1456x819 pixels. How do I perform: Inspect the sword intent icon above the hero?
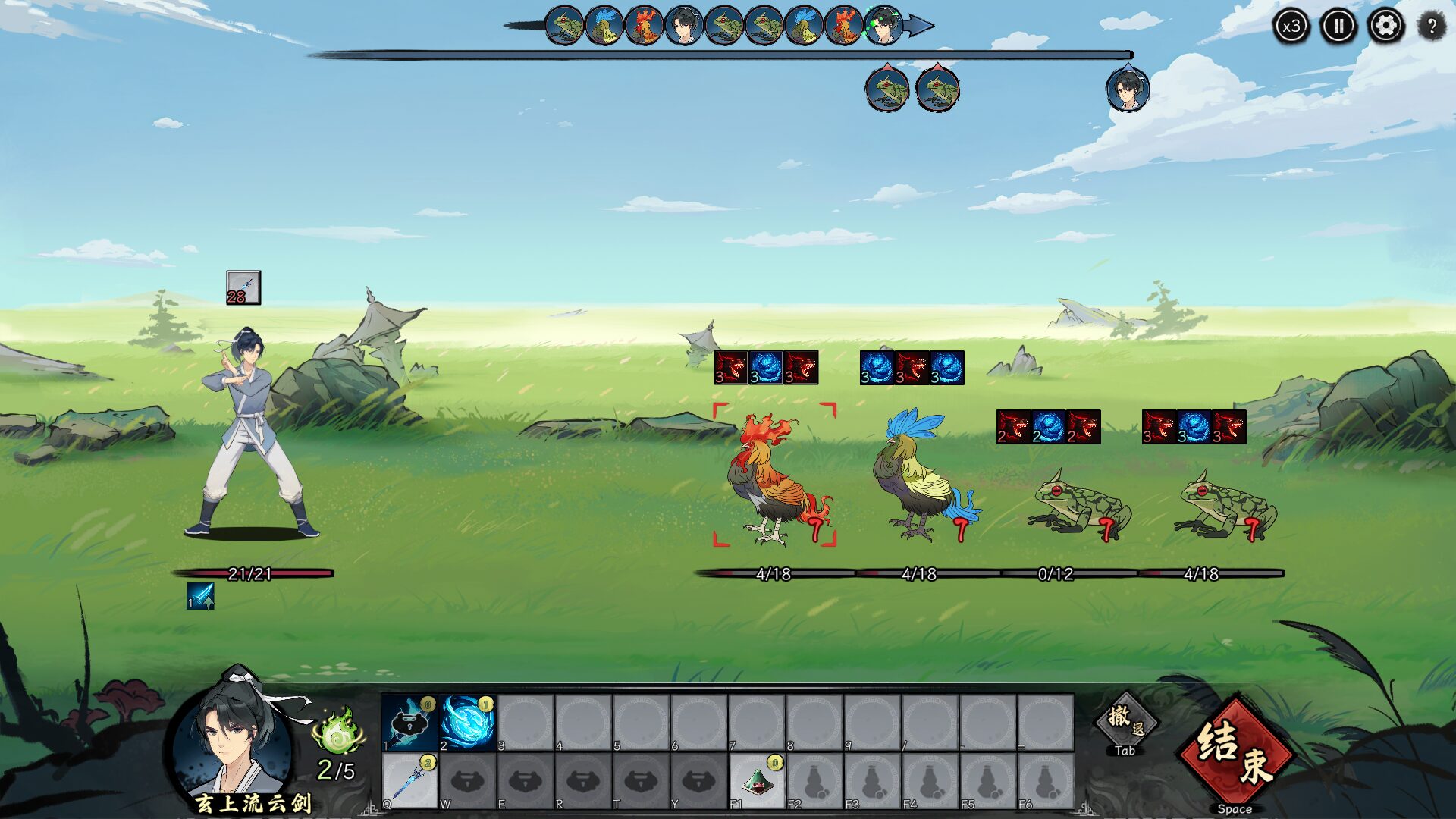243,287
